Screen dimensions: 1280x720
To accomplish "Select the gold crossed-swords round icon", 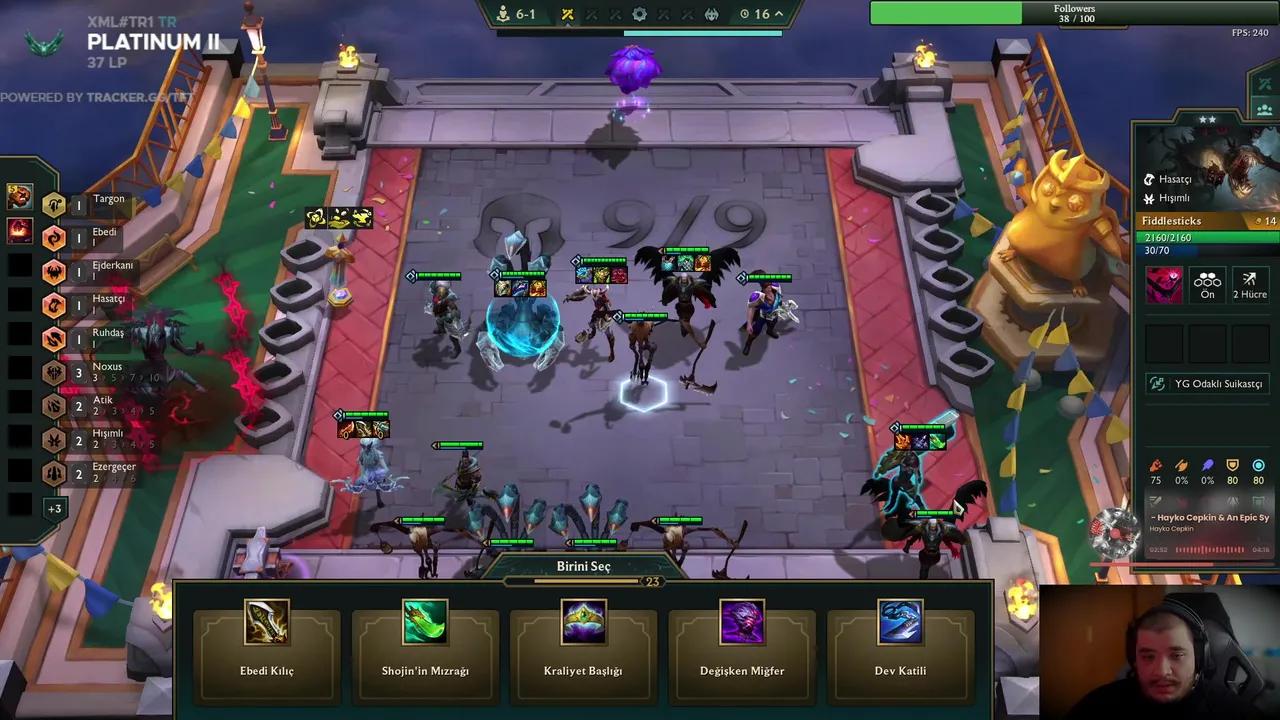I will pos(567,14).
